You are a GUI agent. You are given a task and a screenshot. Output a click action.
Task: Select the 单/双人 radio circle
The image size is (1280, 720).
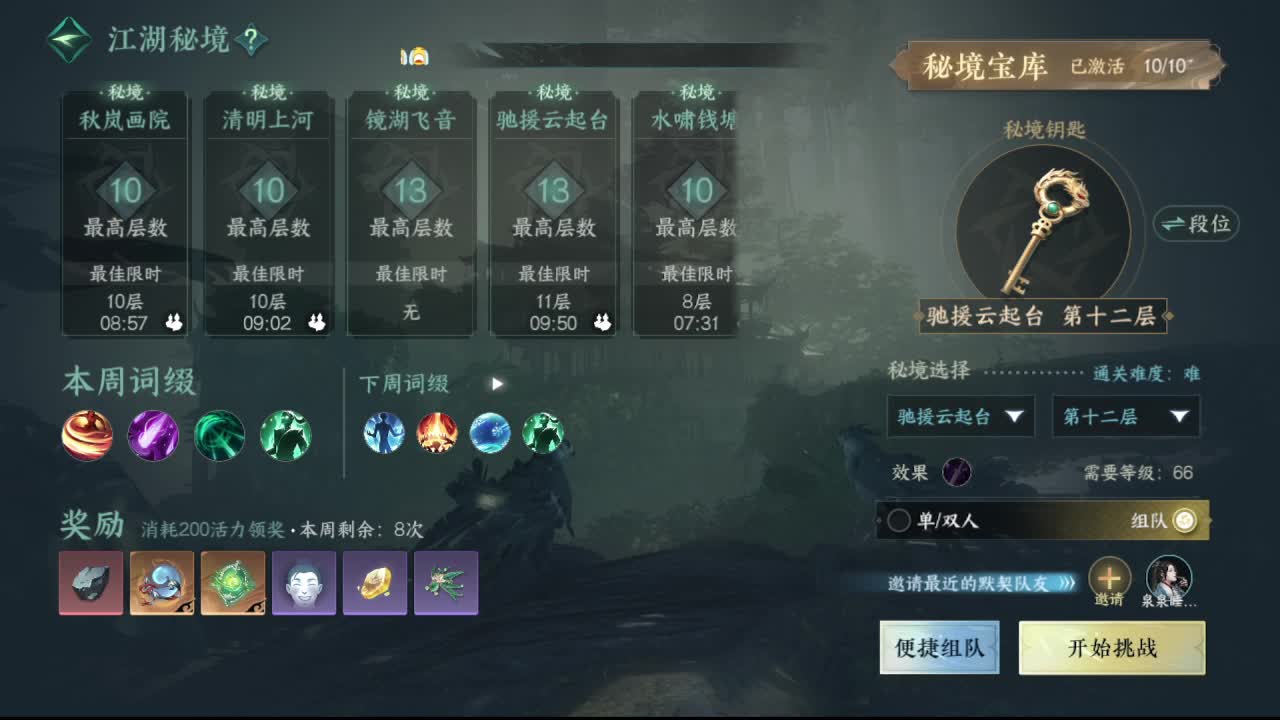coord(902,520)
